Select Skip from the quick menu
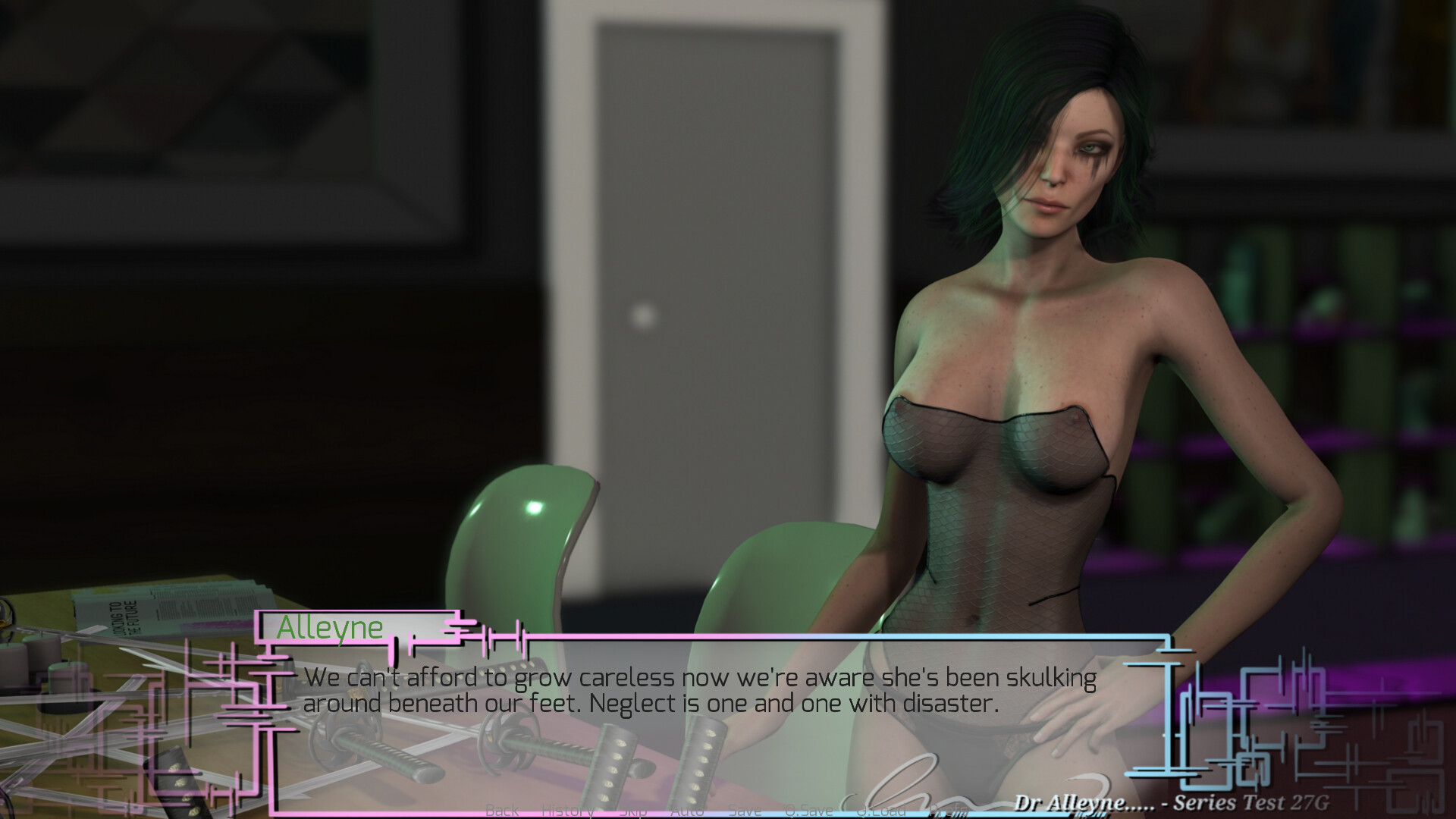Screen dimensions: 1456x819 632,810
